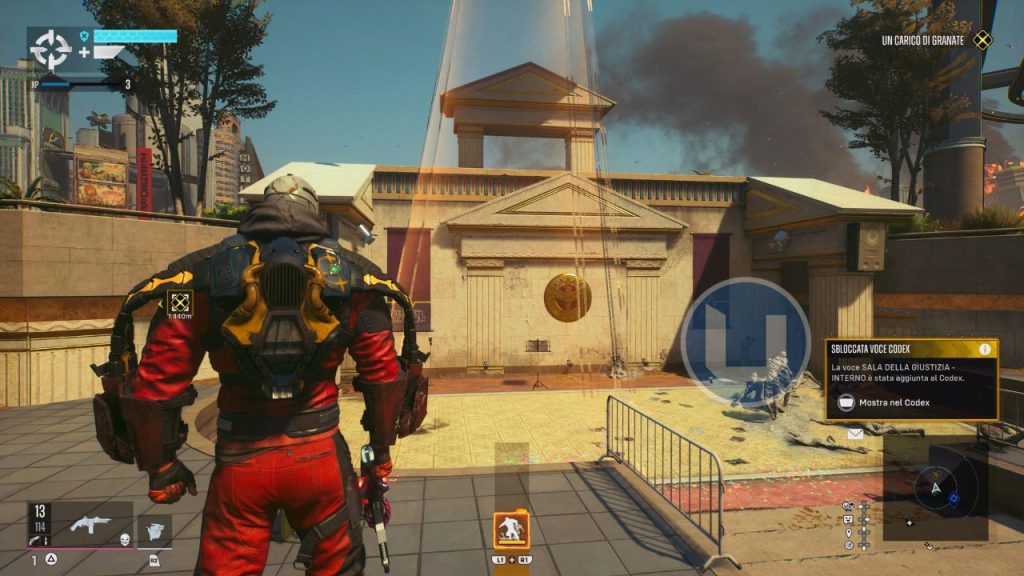Open the envelope message icon
The height and width of the screenshot is (576, 1024).
855,434
